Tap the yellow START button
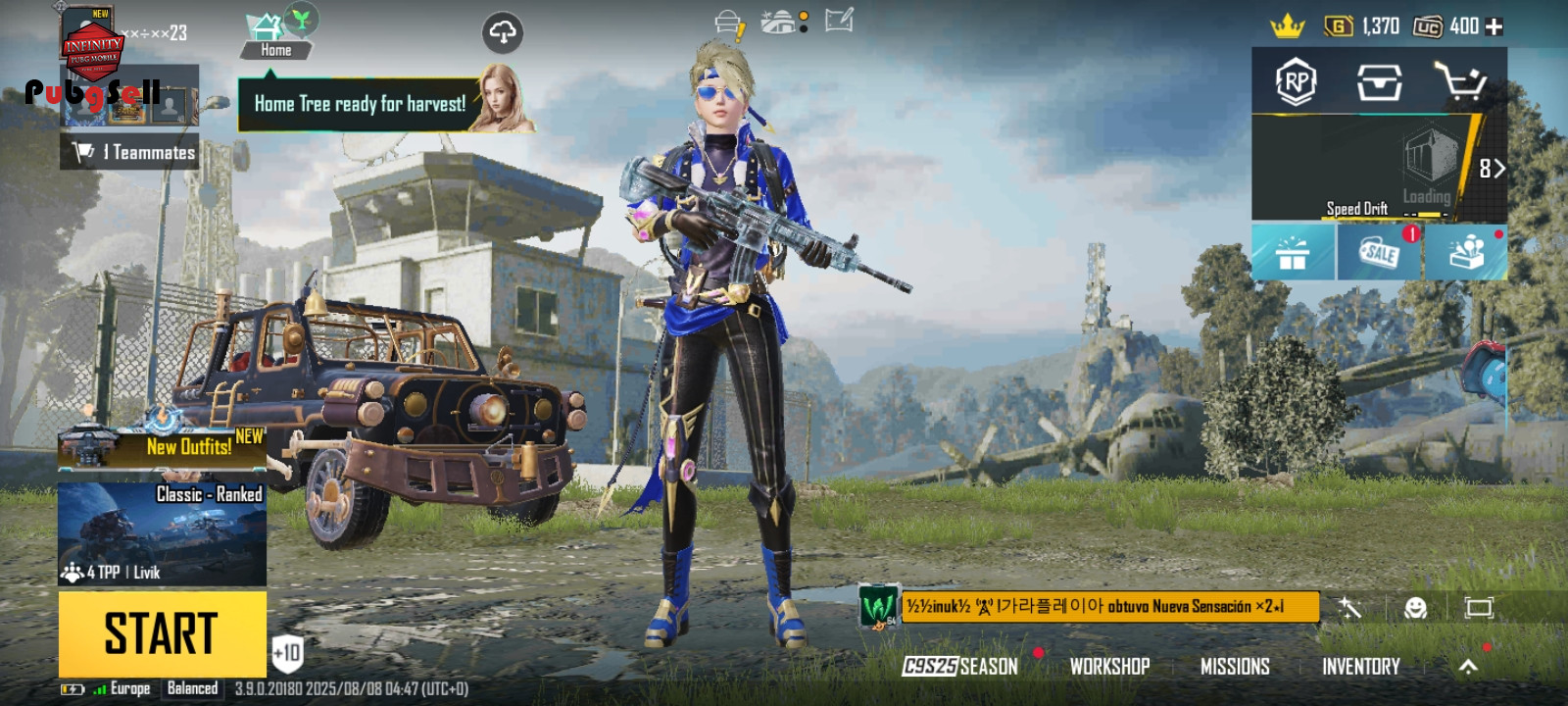This screenshot has width=1568, height=706. pyautogui.click(x=162, y=633)
